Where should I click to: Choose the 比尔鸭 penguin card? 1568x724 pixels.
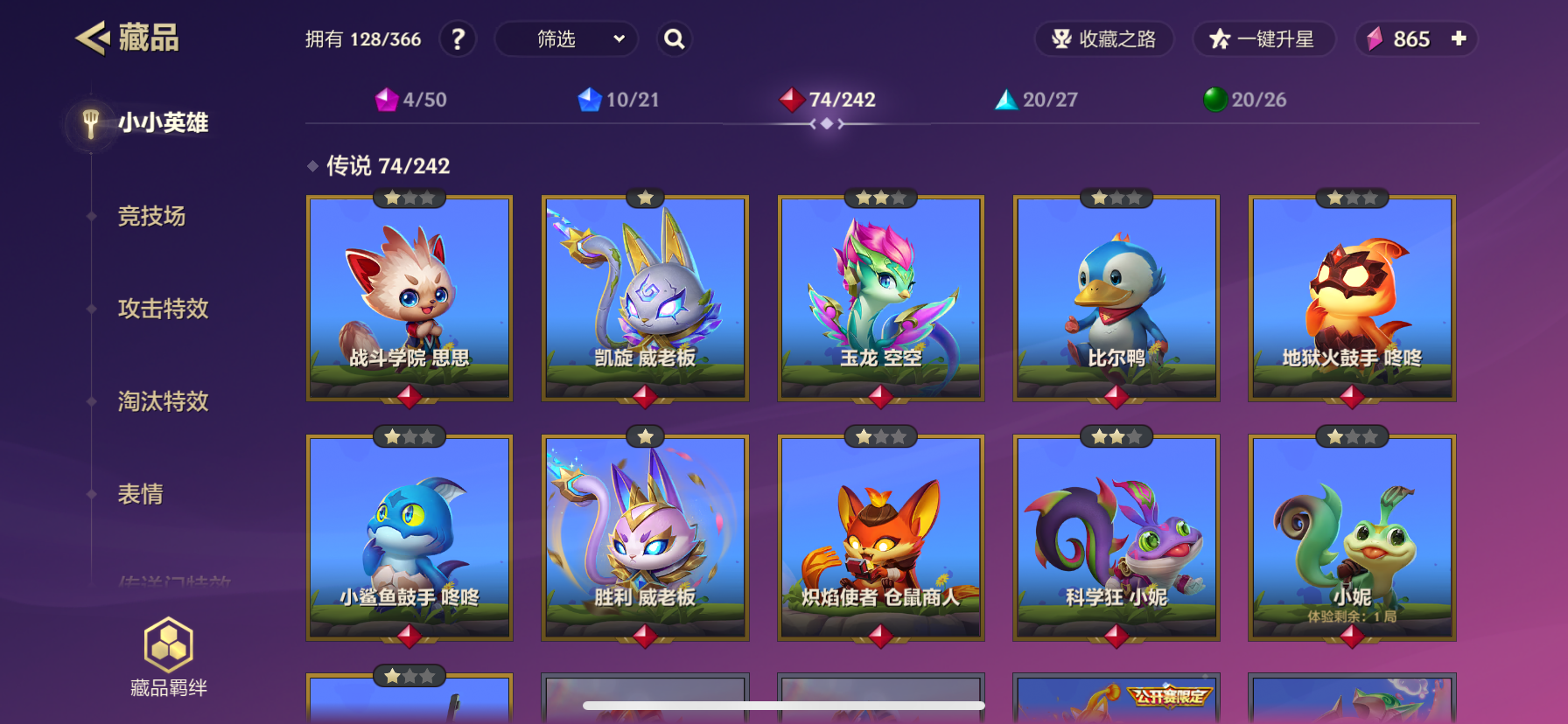click(x=1116, y=298)
